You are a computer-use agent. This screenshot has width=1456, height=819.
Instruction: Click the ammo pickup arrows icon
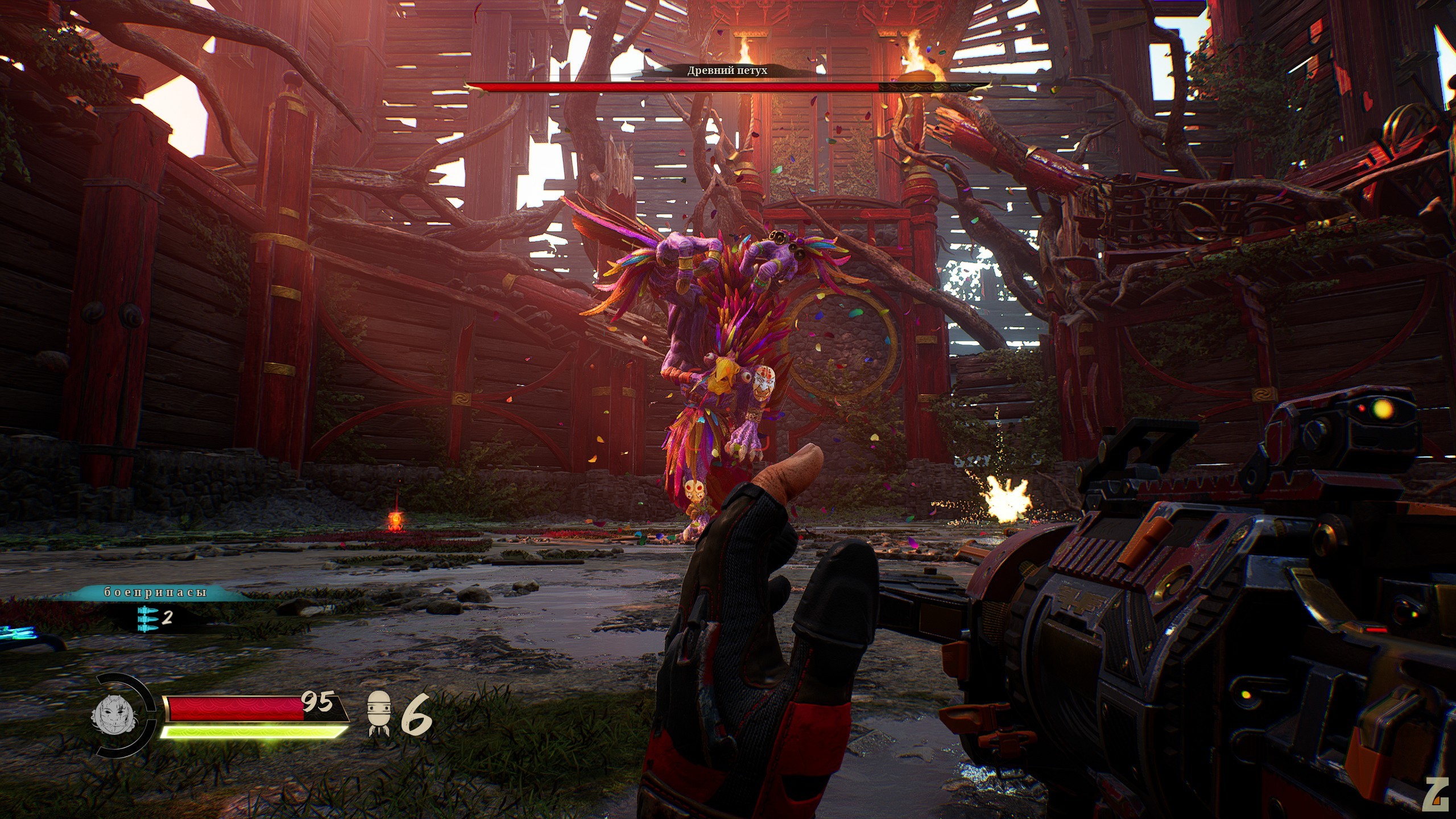coord(147,618)
